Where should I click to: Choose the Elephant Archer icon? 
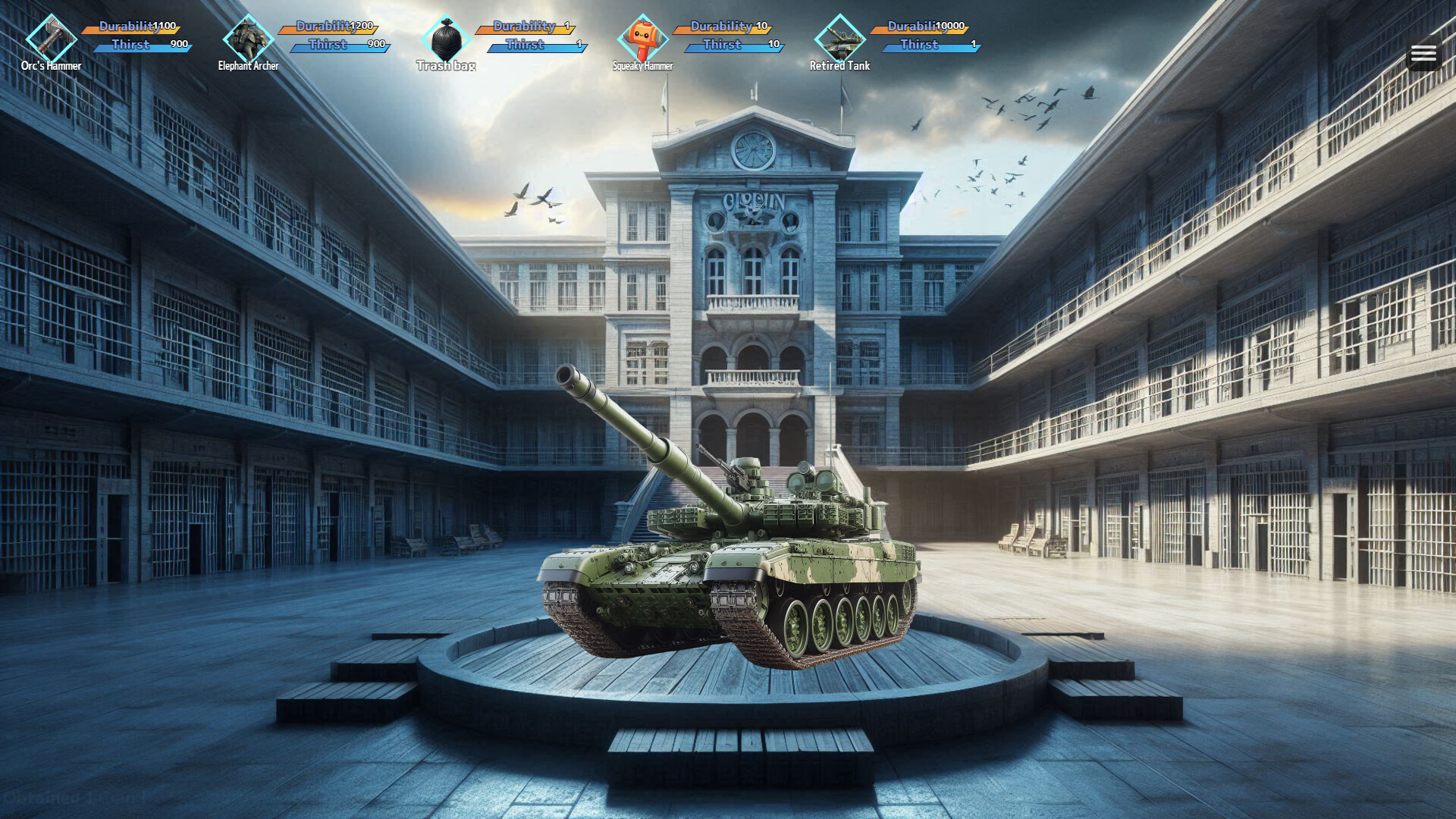tap(248, 38)
